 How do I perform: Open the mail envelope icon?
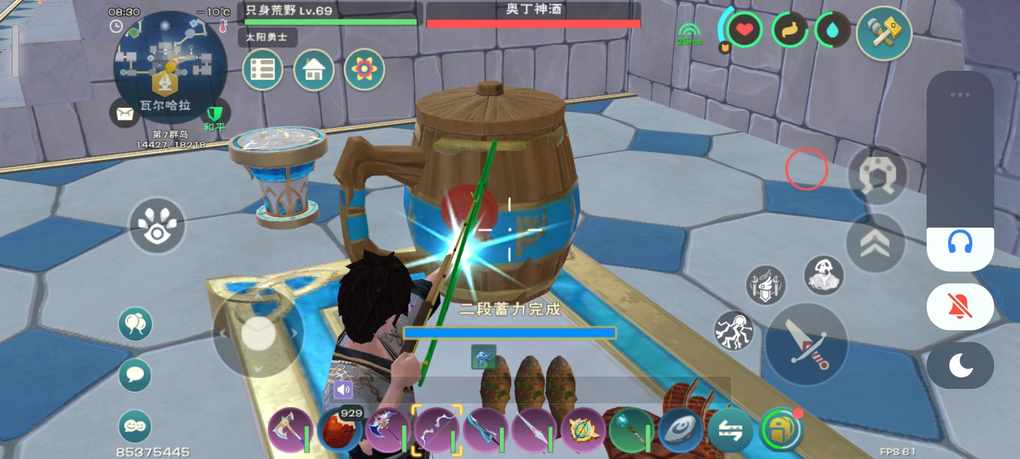pos(124,114)
